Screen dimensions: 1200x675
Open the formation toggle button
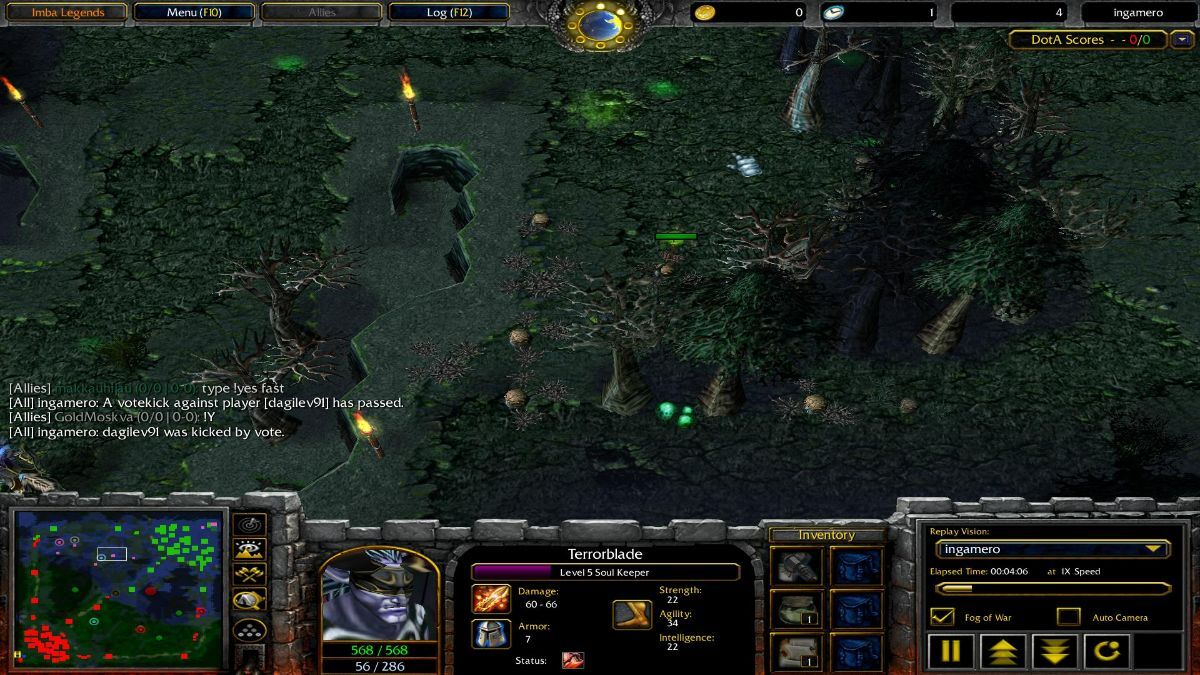coord(249,630)
